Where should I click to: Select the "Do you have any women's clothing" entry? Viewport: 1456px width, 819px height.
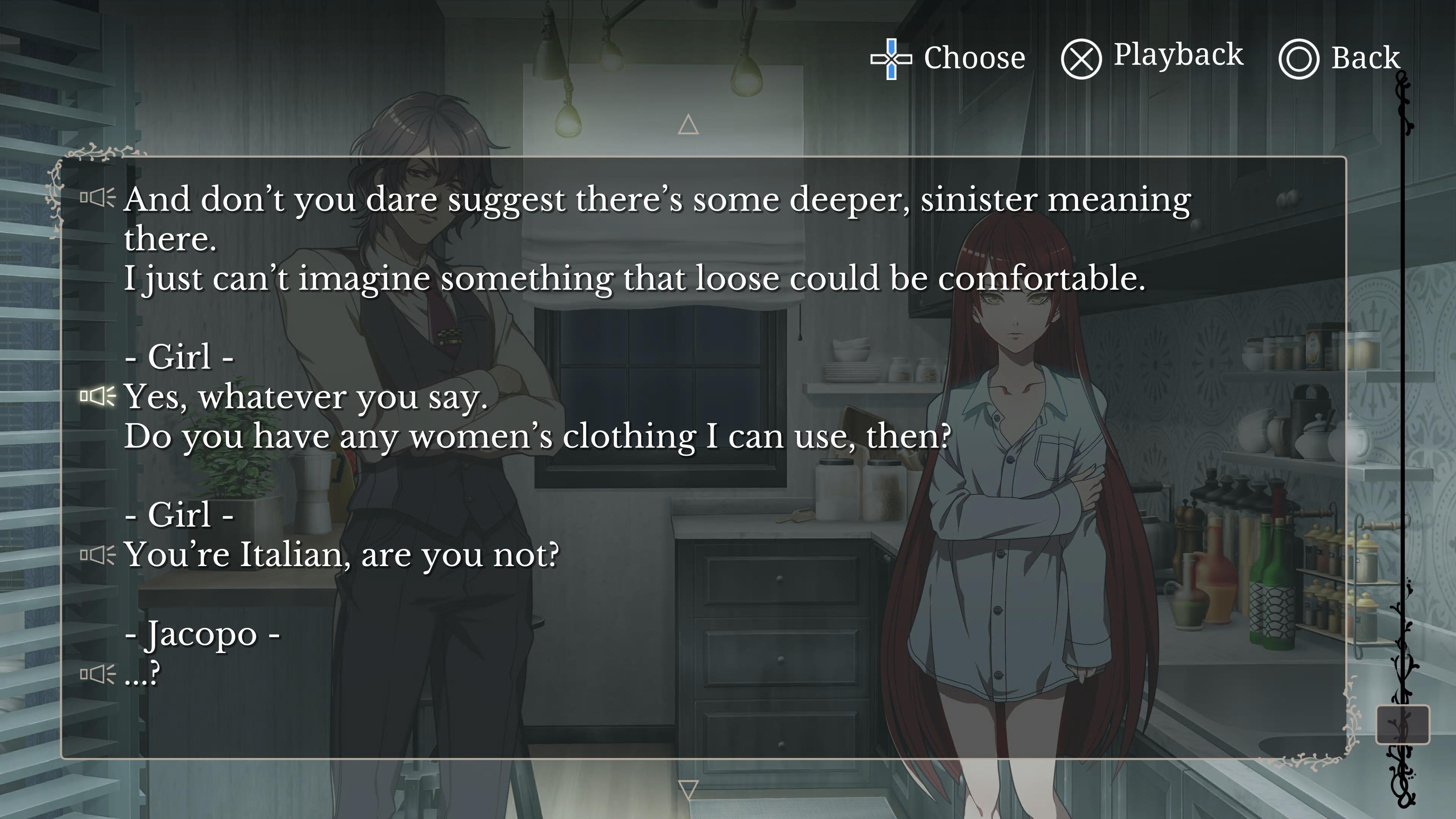[537, 436]
